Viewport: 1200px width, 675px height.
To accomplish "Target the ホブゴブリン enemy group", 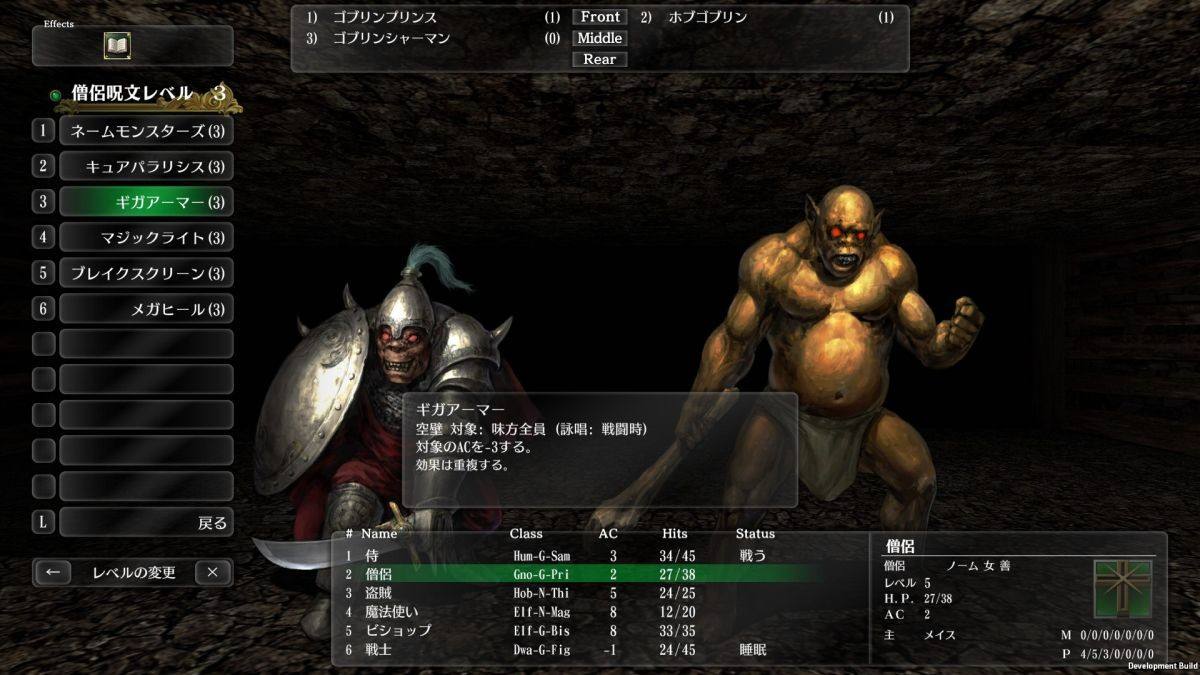I will pos(707,17).
